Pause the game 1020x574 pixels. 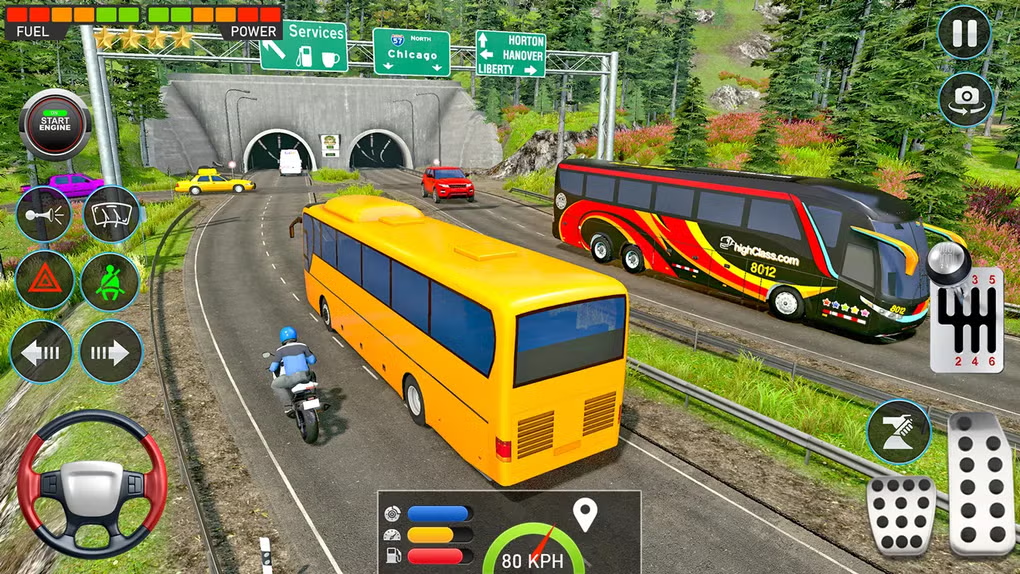click(964, 33)
